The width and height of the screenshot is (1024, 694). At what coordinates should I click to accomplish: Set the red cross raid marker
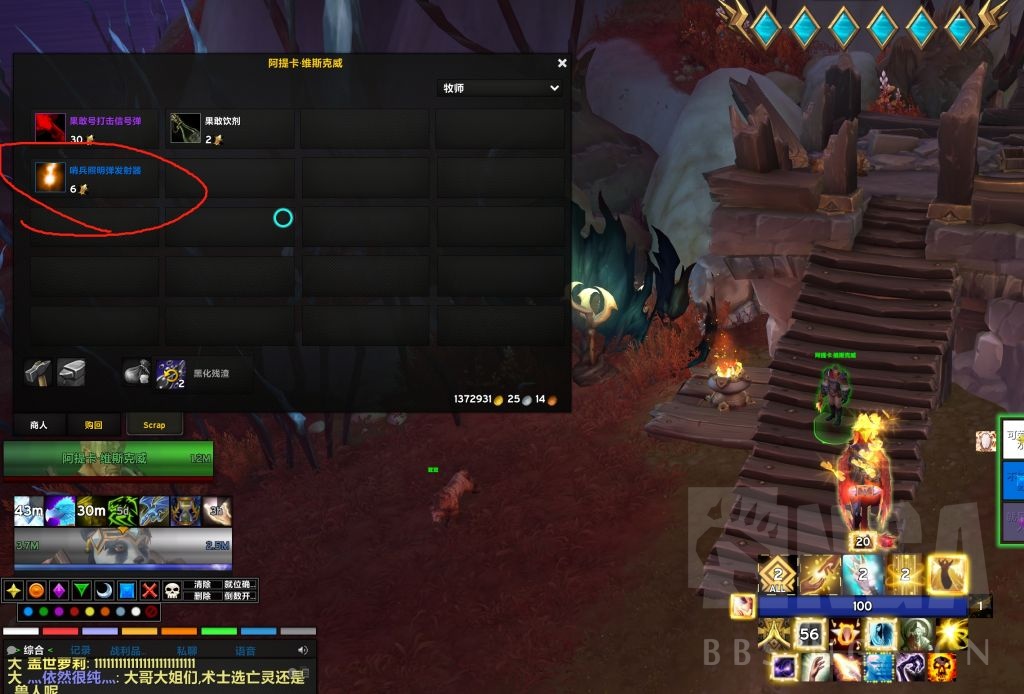click(x=150, y=590)
